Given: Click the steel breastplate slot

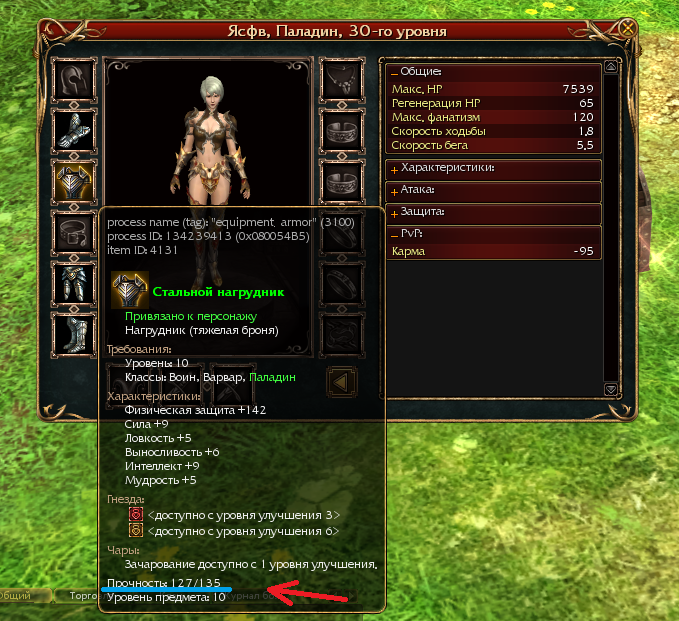Looking at the screenshot, I should [74, 181].
